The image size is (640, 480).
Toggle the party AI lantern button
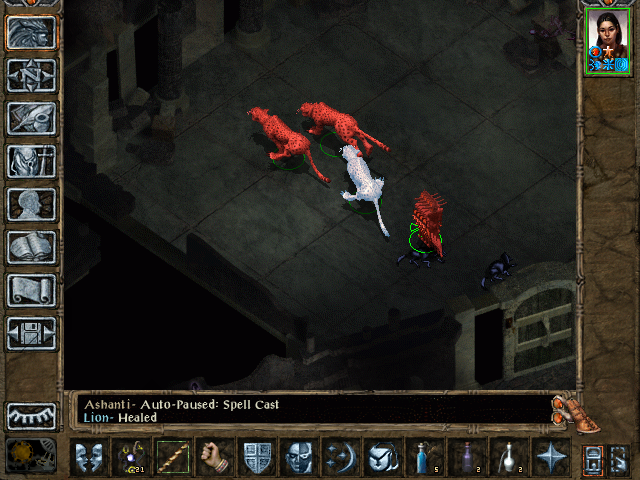pos(592,457)
